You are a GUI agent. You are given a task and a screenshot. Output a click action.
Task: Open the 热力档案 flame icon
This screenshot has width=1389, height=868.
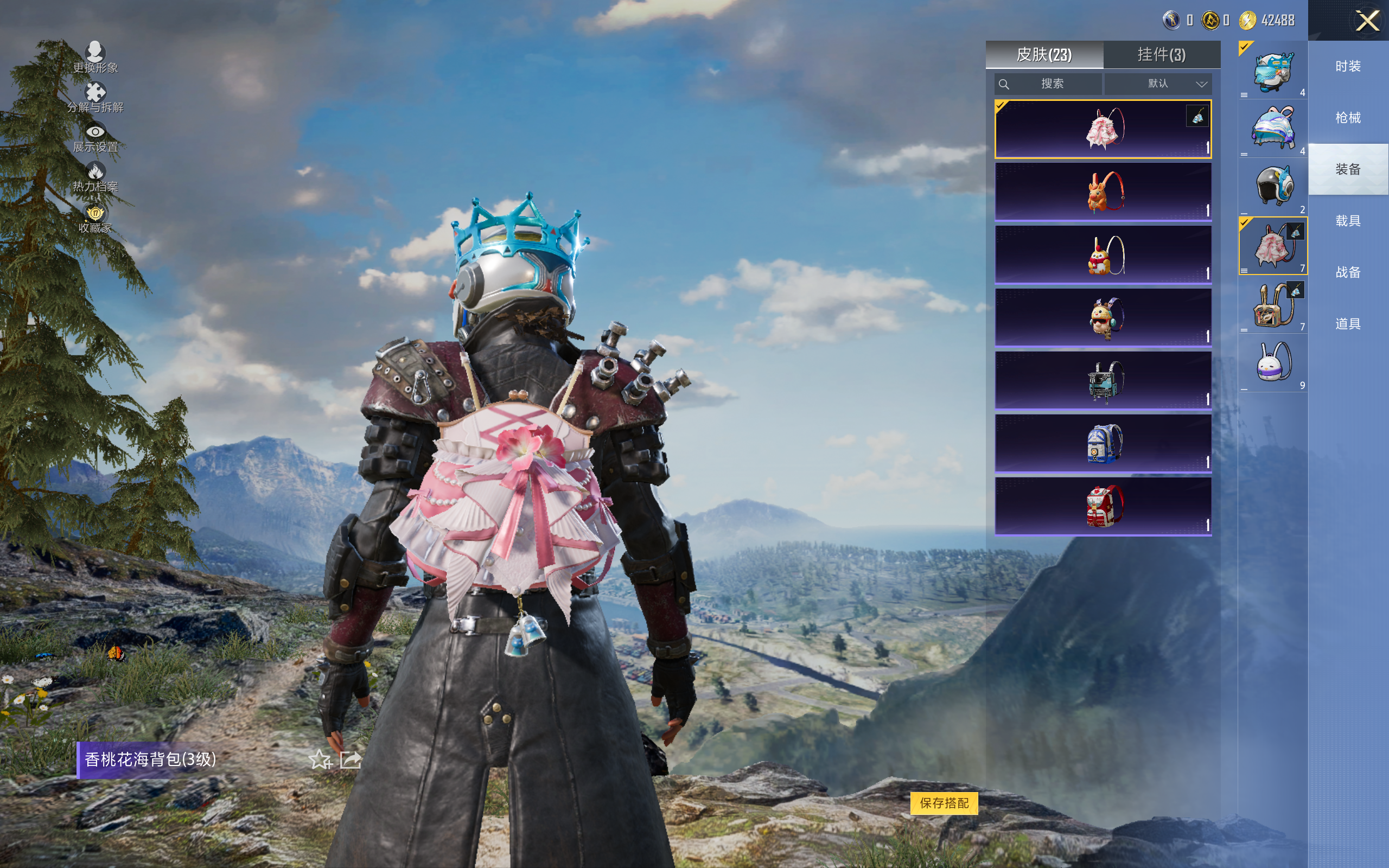point(95,176)
